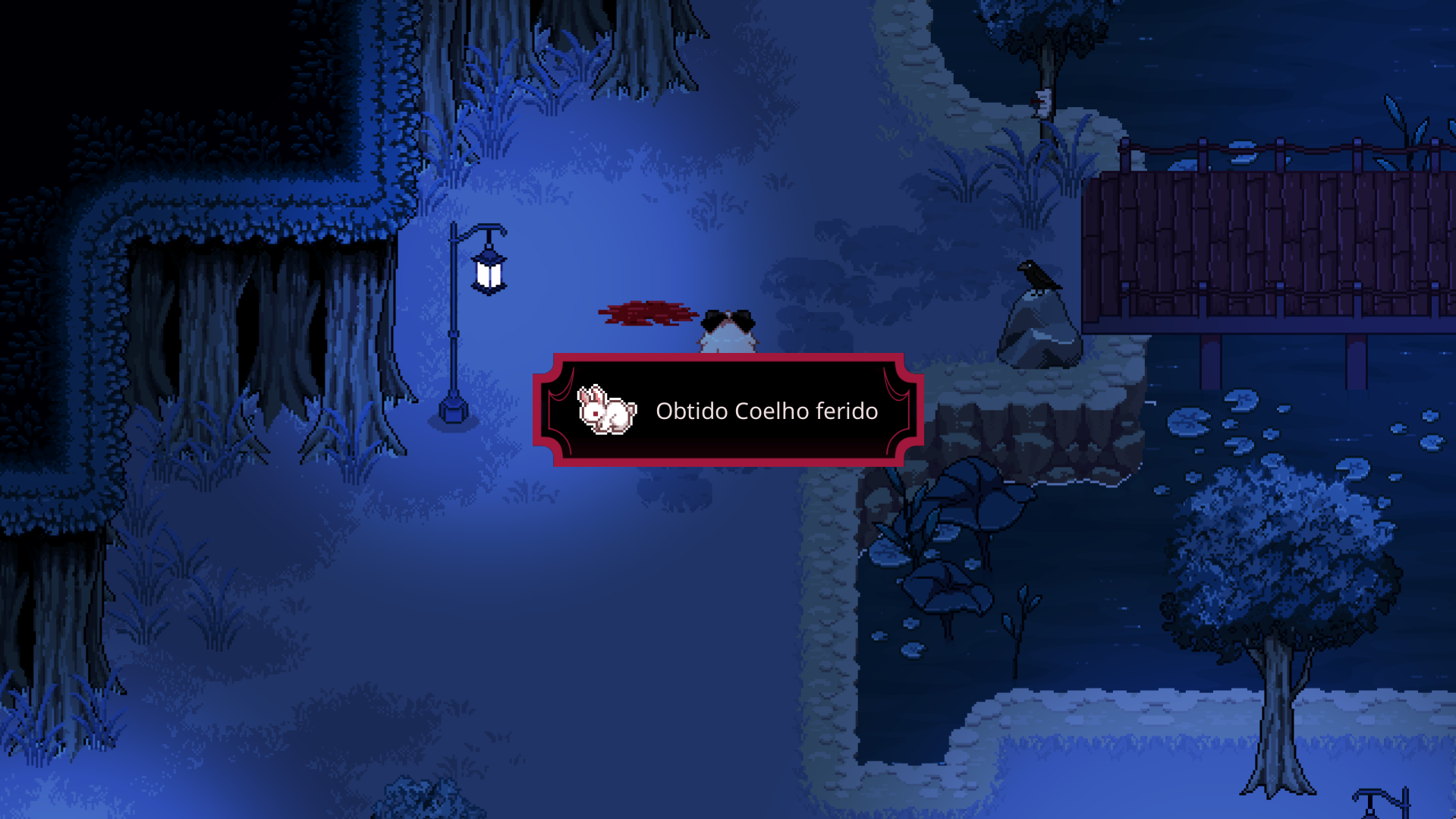Click the injured rabbit item icon
Viewport: 1456px width, 819px height.
(x=606, y=410)
